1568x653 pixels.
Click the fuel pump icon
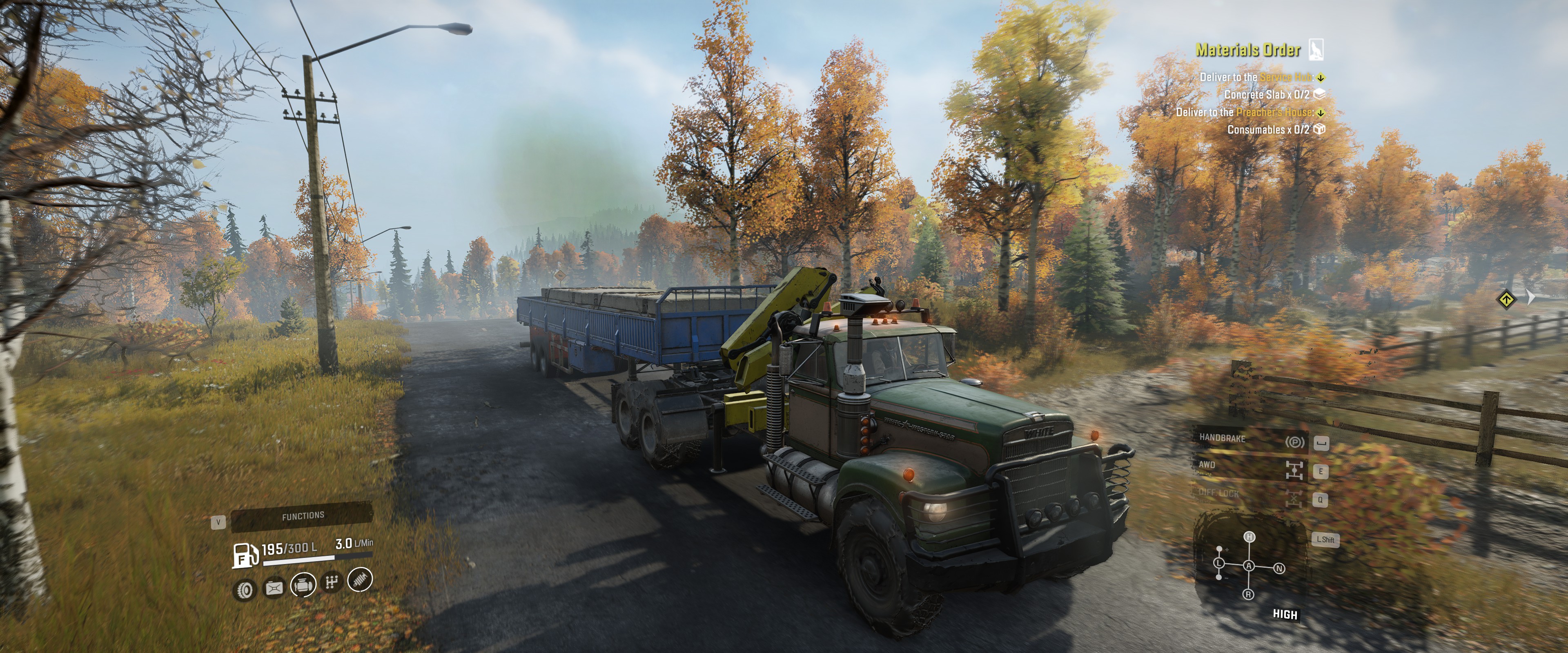(x=245, y=555)
